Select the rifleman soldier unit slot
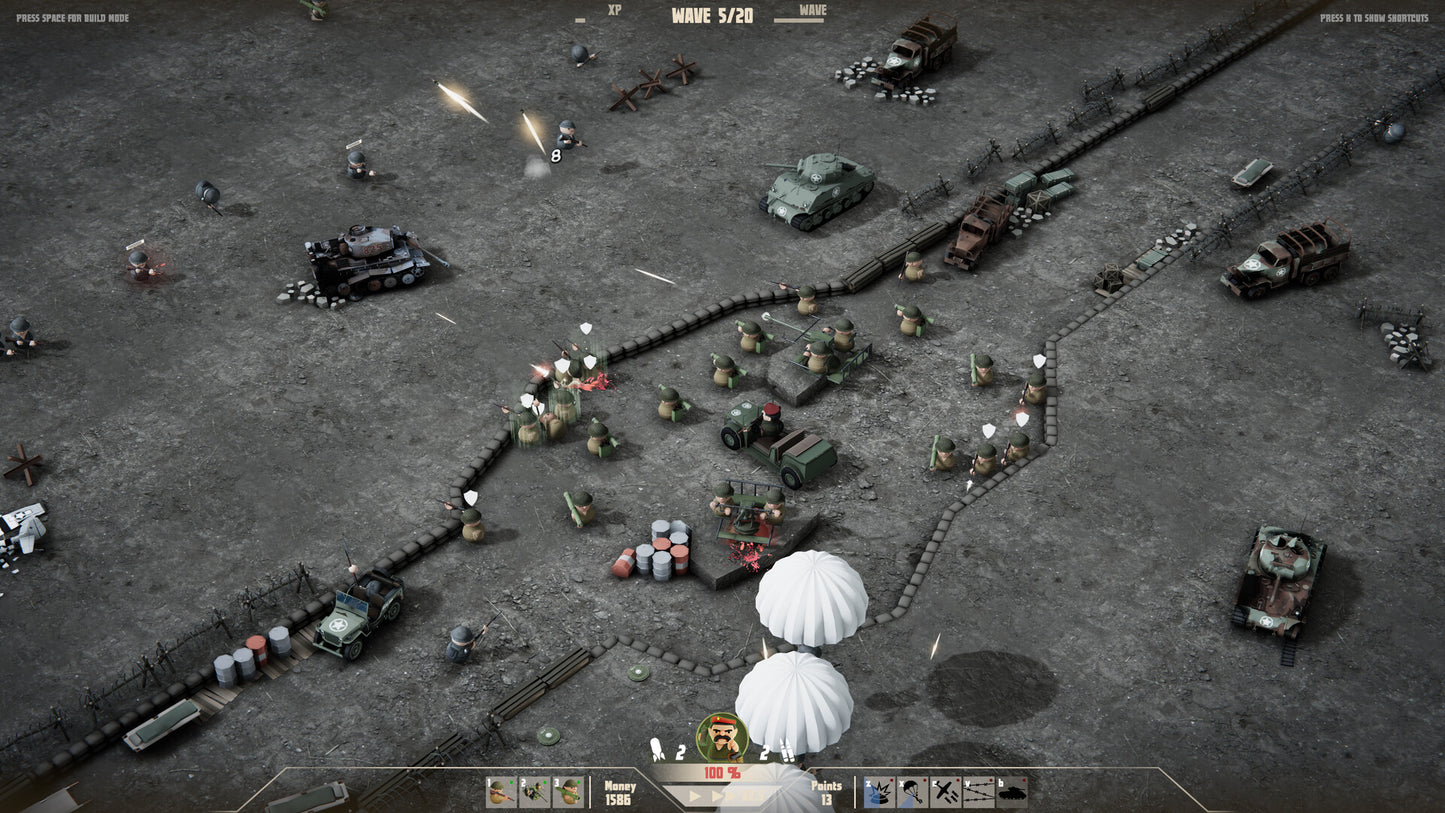Image resolution: width=1445 pixels, height=813 pixels. pyautogui.click(x=502, y=792)
